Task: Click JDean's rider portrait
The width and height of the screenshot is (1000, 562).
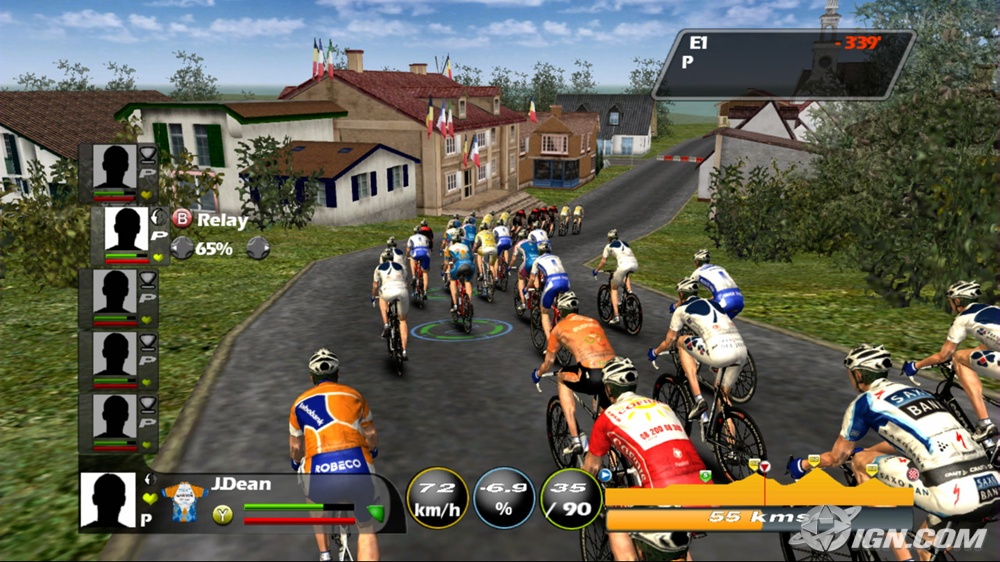Action: [108, 499]
